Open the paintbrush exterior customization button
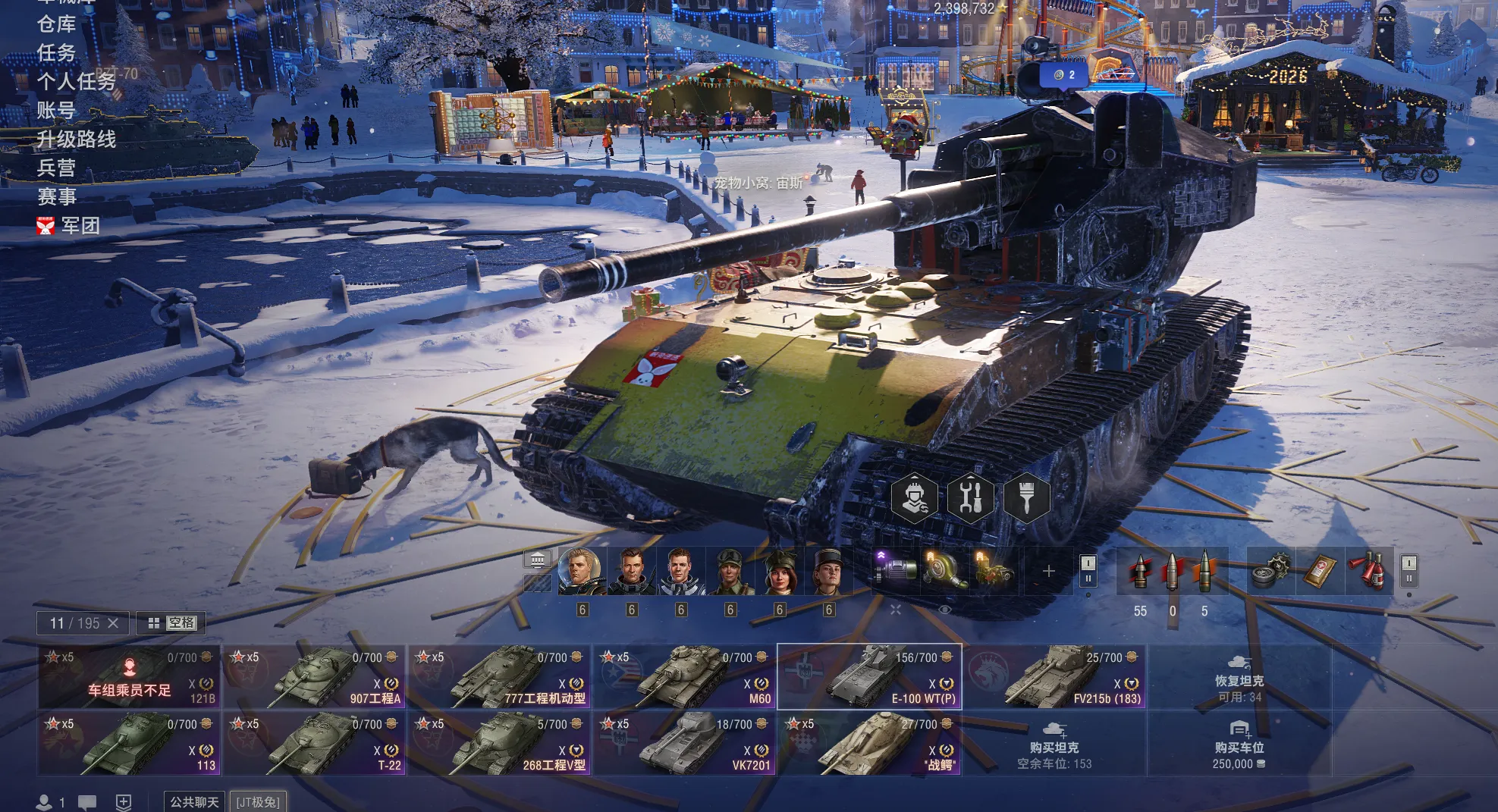1498x812 pixels. (1027, 497)
